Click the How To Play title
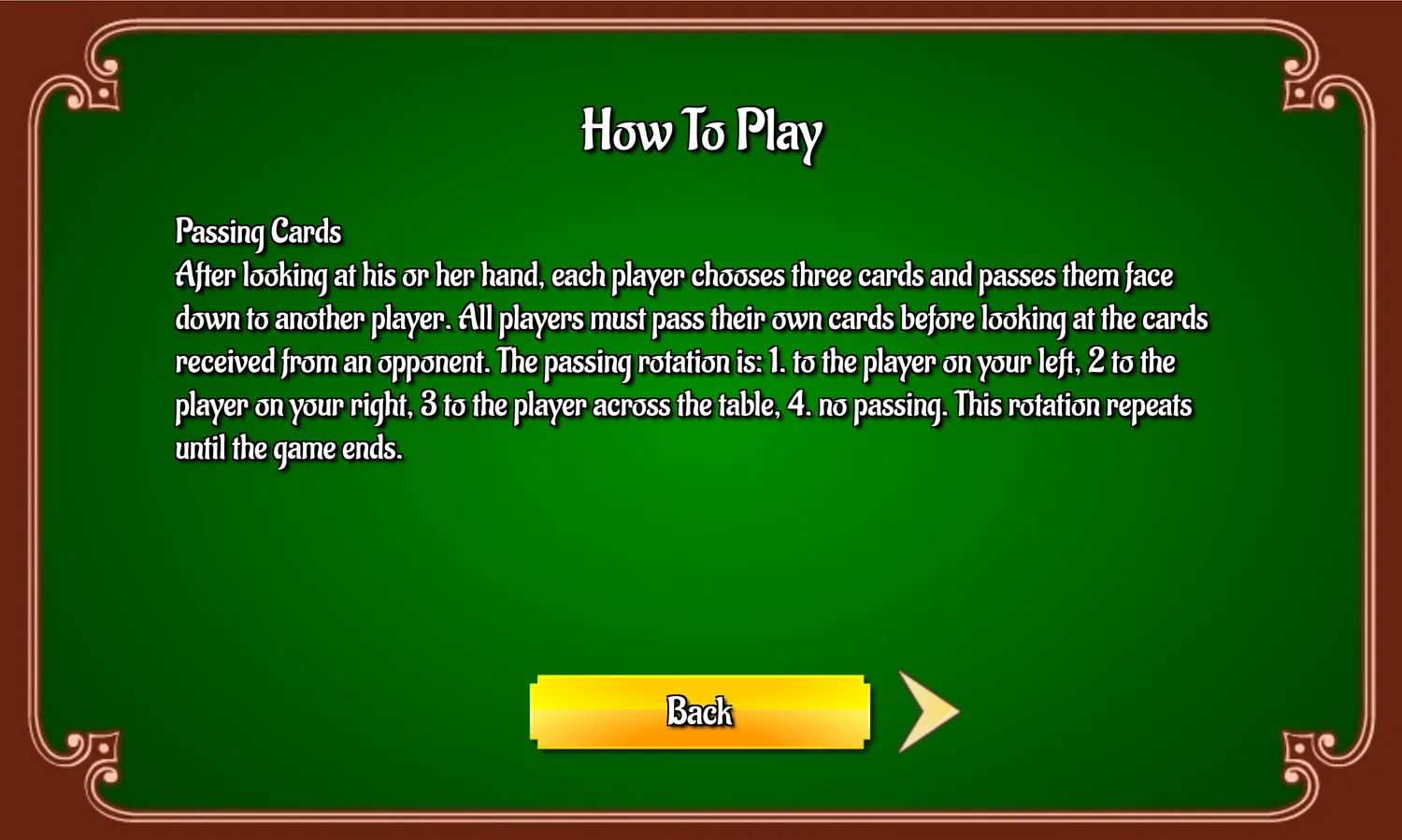Viewport: 1402px width, 840px height. (702, 133)
